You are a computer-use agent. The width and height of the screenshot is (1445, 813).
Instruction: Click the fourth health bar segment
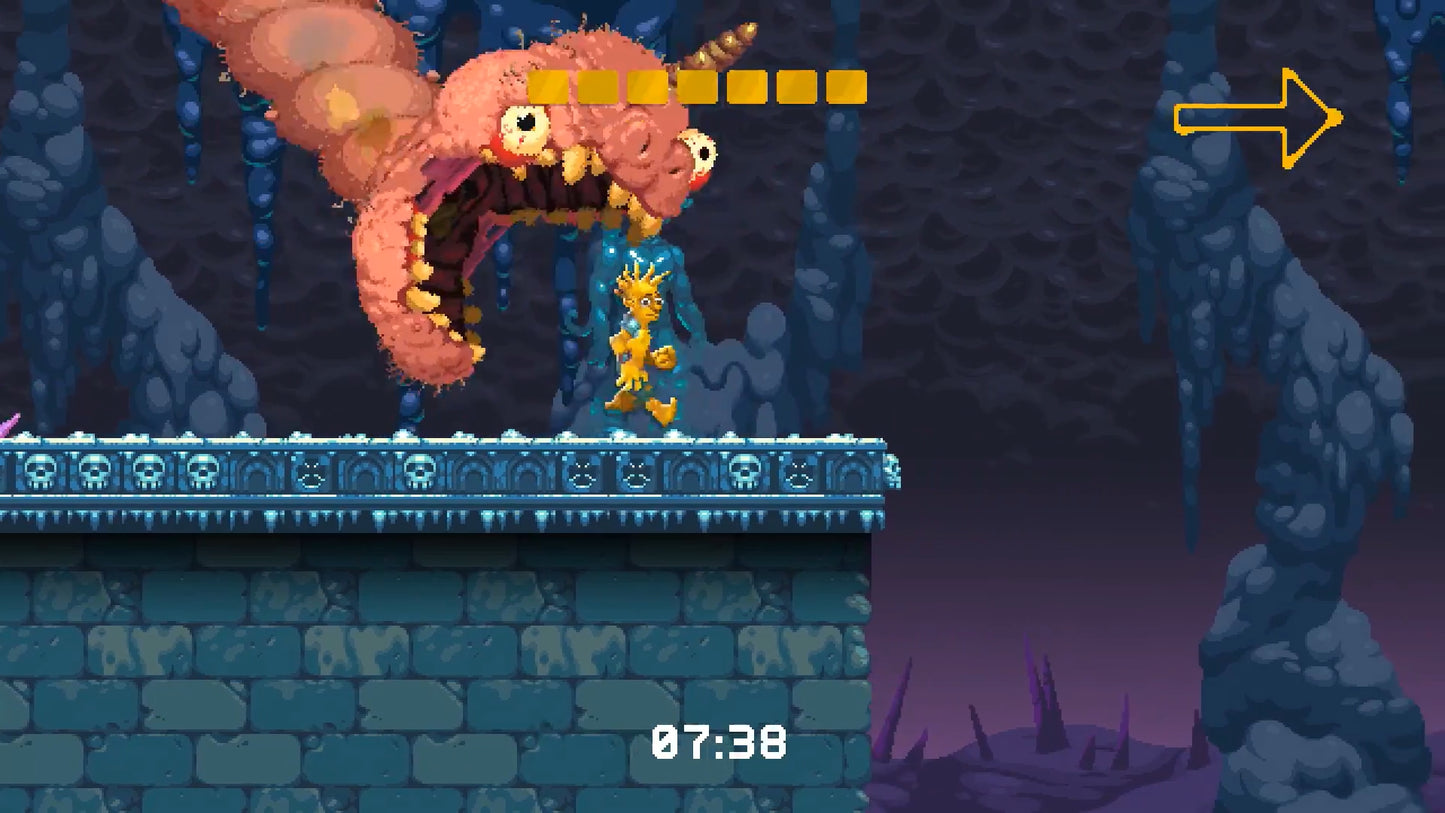(x=697, y=85)
